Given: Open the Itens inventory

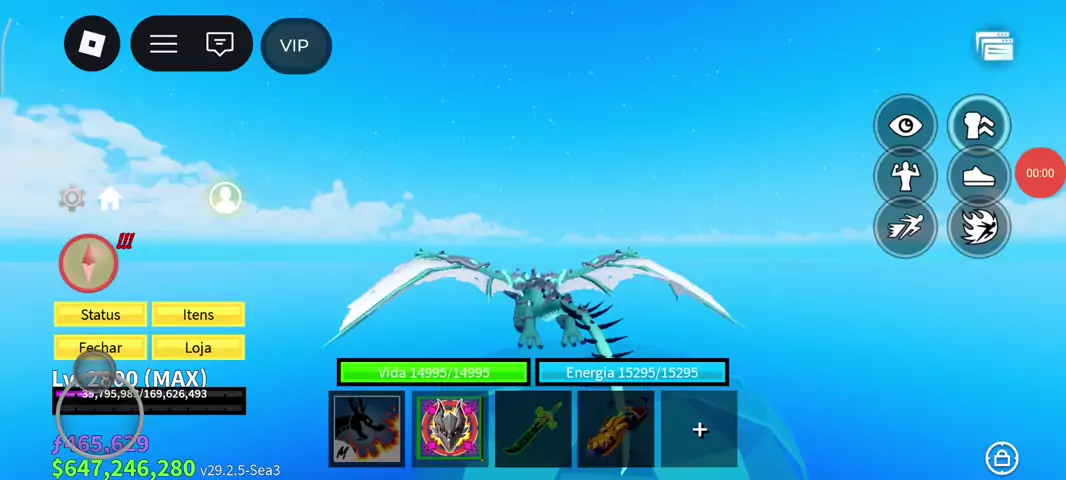Looking at the screenshot, I should pos(198,315).
